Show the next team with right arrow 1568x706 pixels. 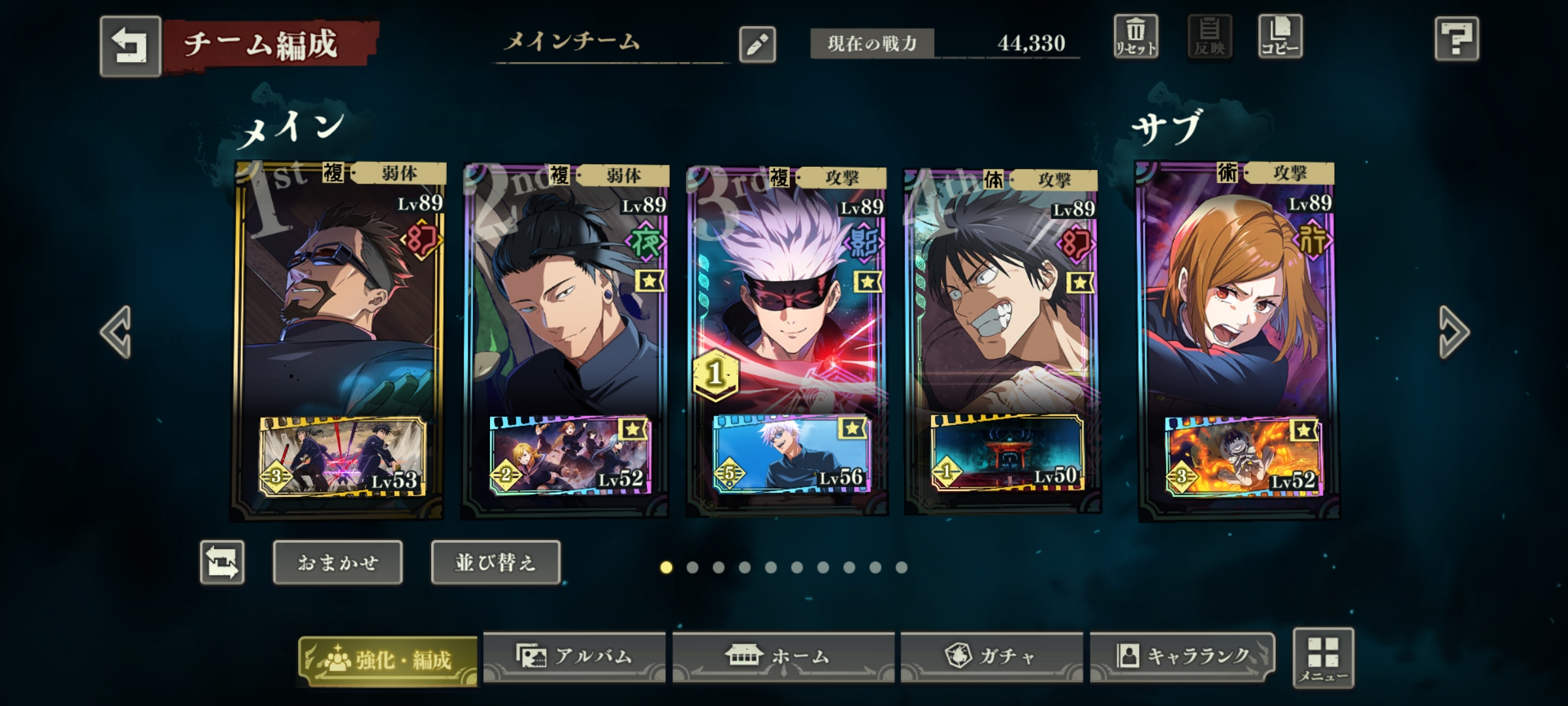[1453, 332]
